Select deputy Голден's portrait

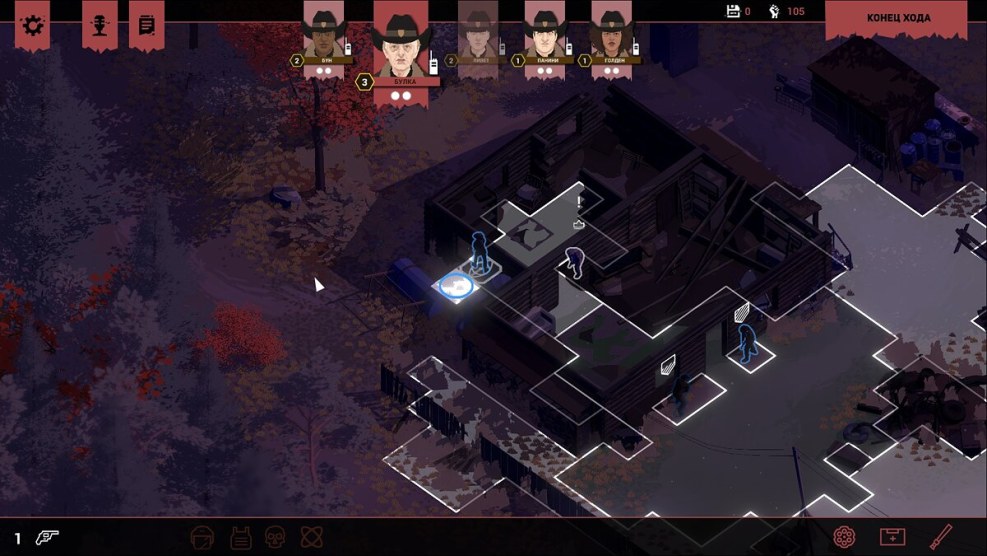pyautogui.click(x=611, y=31)
